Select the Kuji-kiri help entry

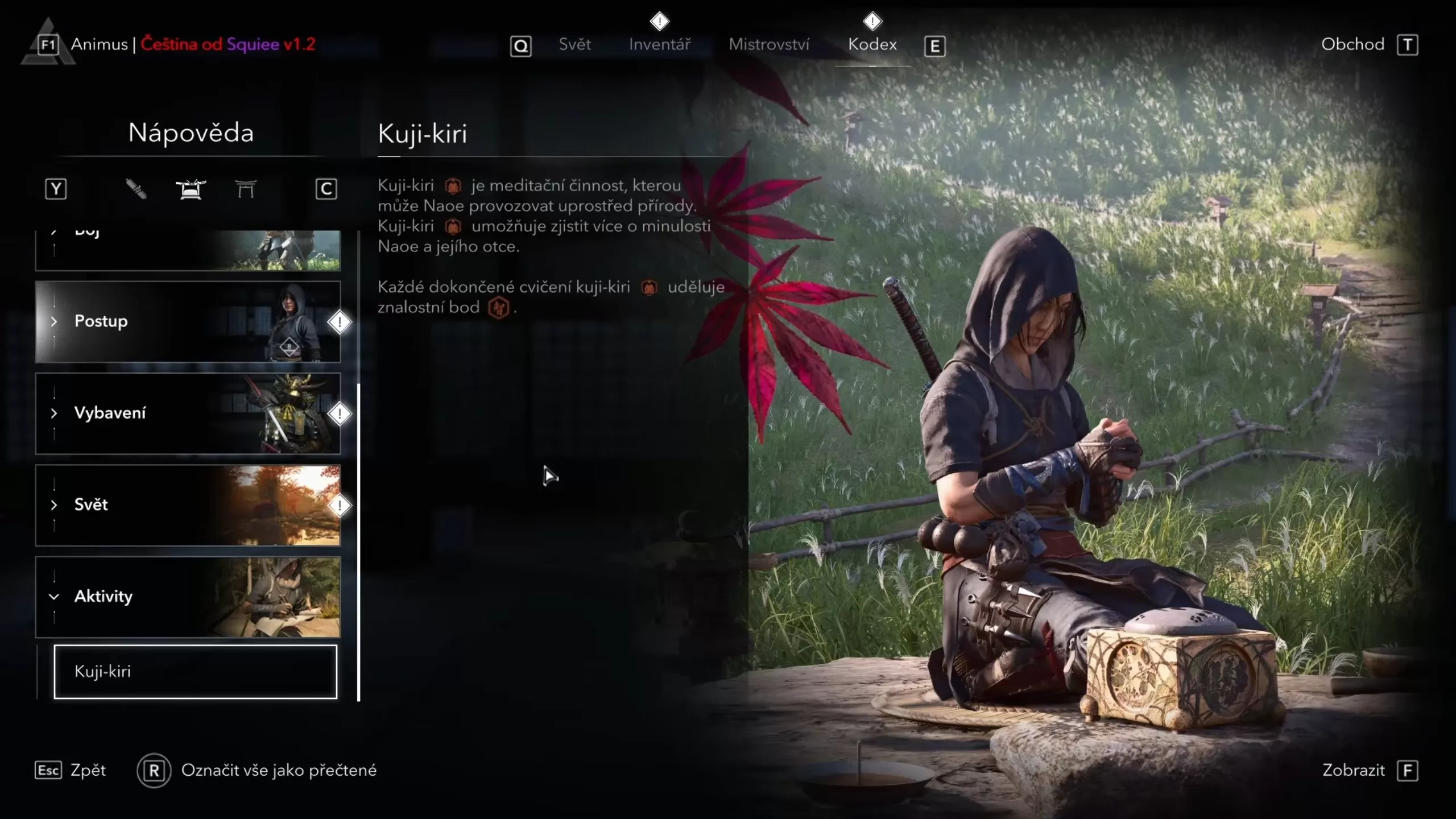(195, 672)
